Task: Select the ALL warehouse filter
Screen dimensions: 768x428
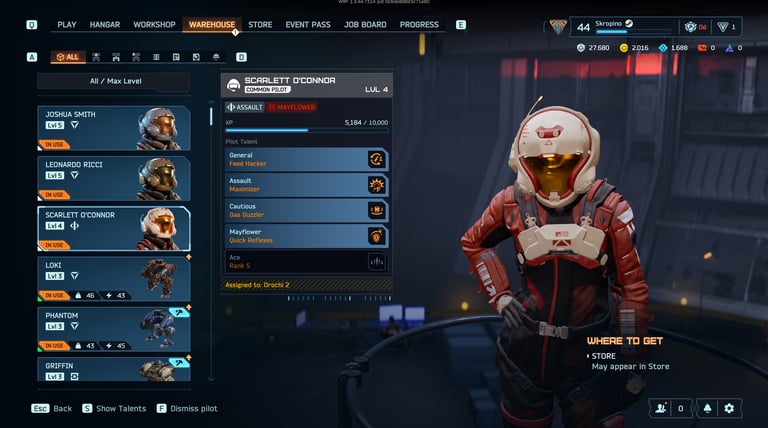Action: coord(68,57)
